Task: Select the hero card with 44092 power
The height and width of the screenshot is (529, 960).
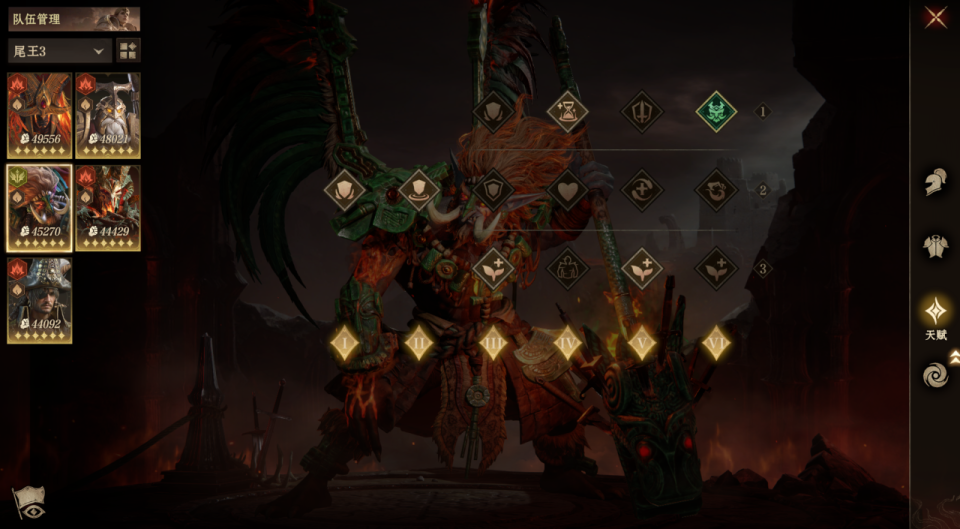Action: (40, 300)
